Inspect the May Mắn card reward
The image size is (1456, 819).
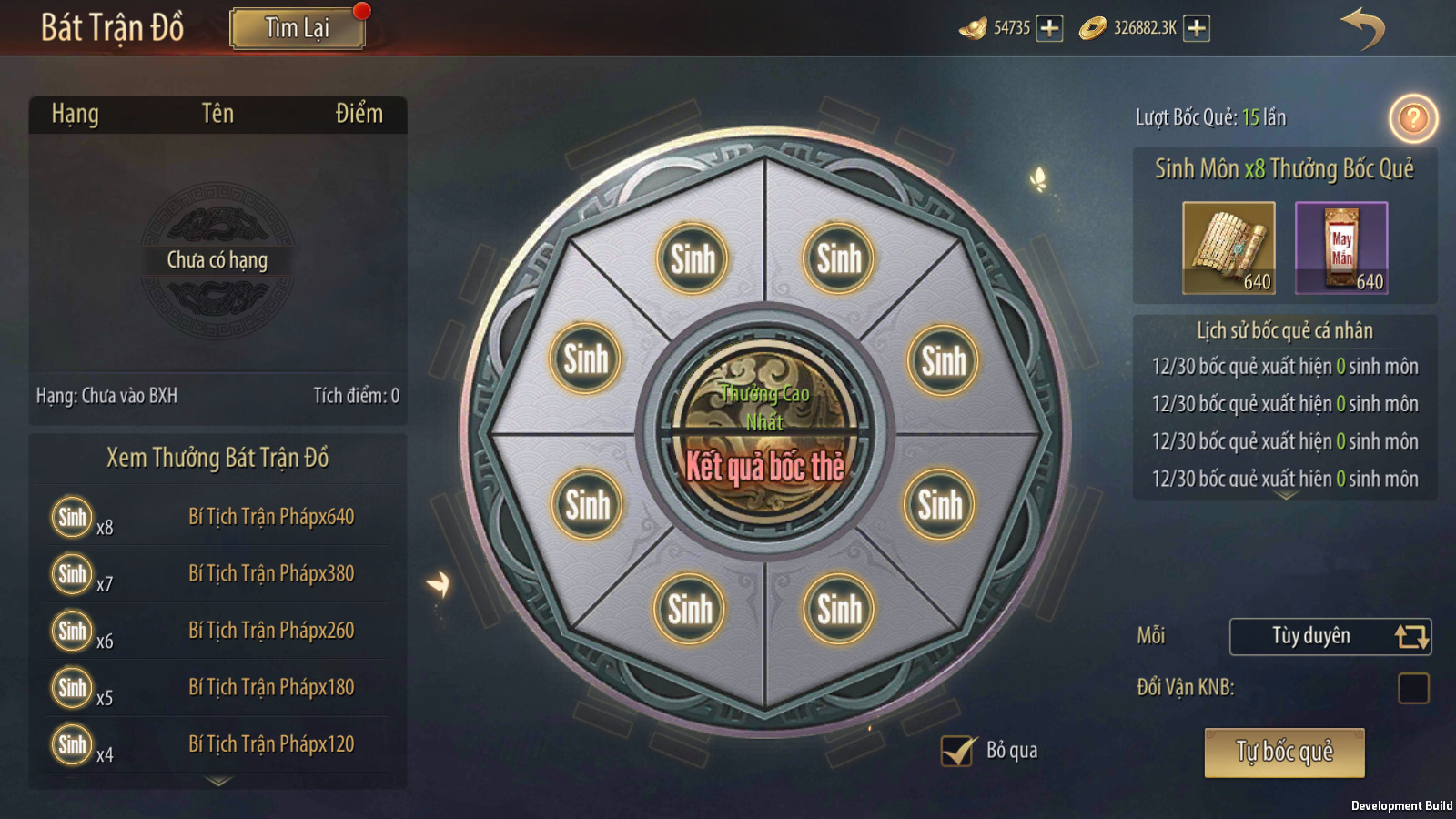click(1341, 248)
